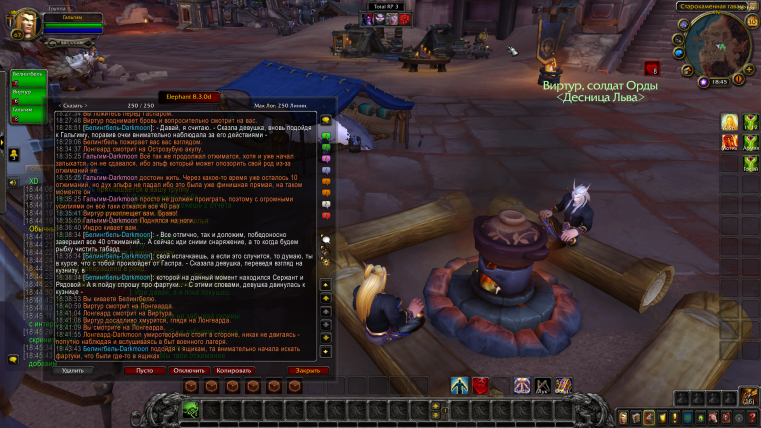This screenshot has height=428, width=761.
Task: Close the Elephant log with Закрыть
Action: click(x=307, y=369)
